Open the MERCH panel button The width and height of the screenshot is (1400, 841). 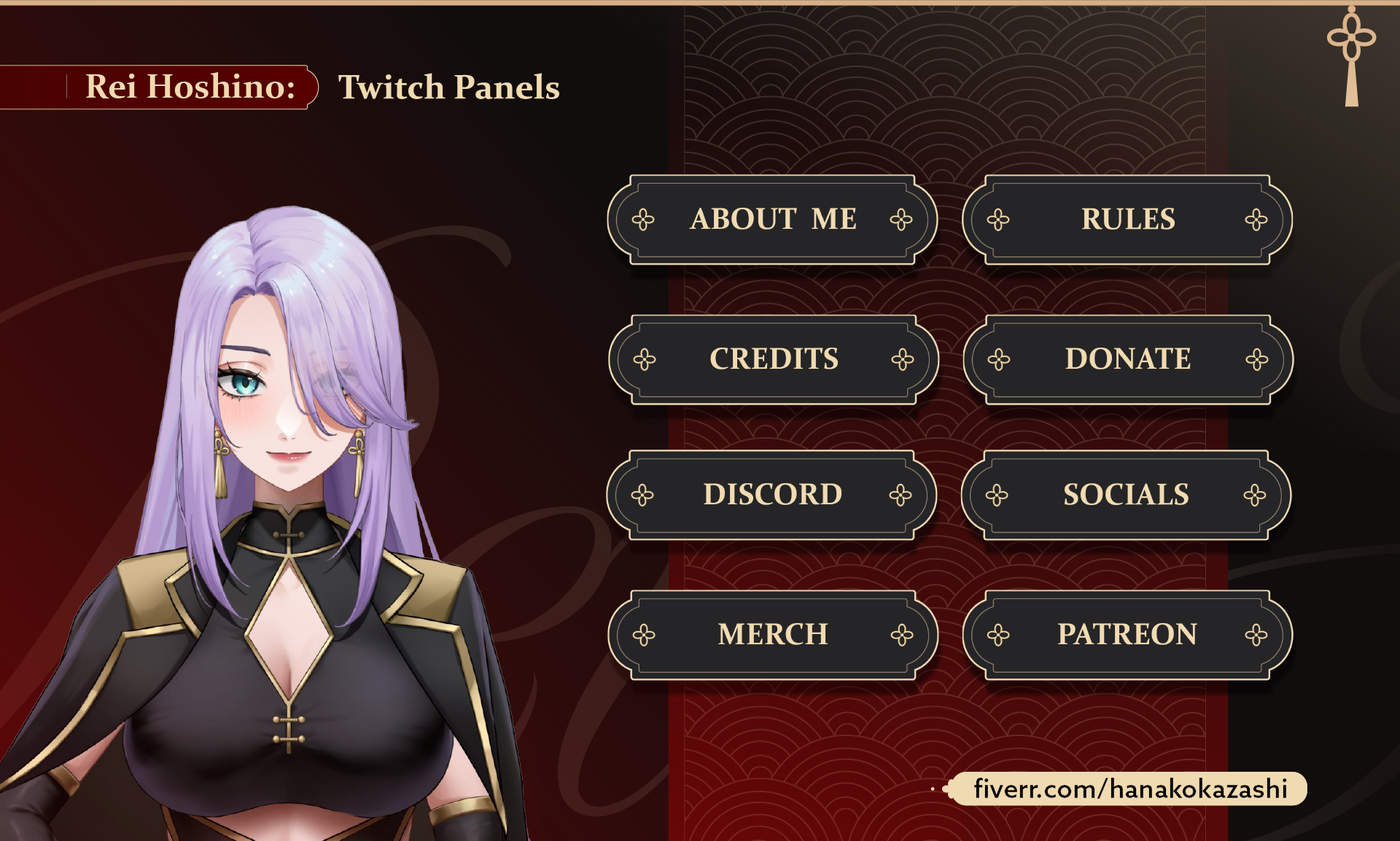tap(772, 635)
